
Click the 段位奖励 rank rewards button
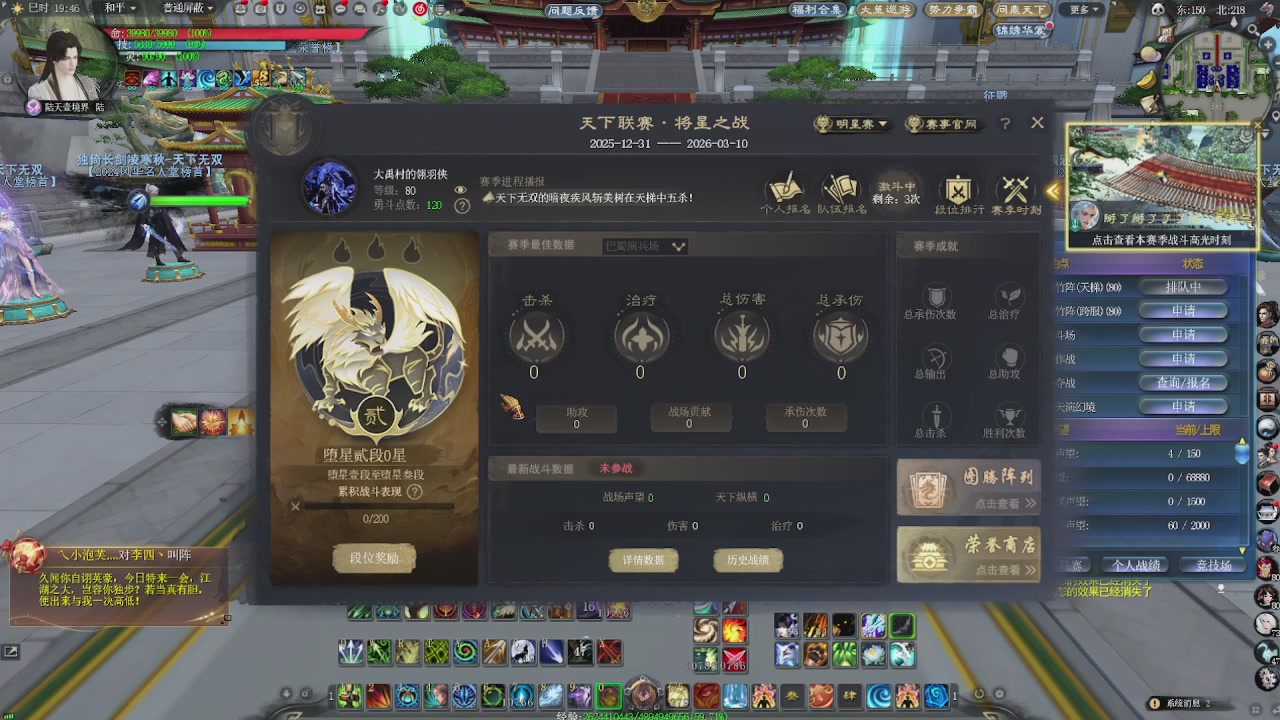pos(374,558)
